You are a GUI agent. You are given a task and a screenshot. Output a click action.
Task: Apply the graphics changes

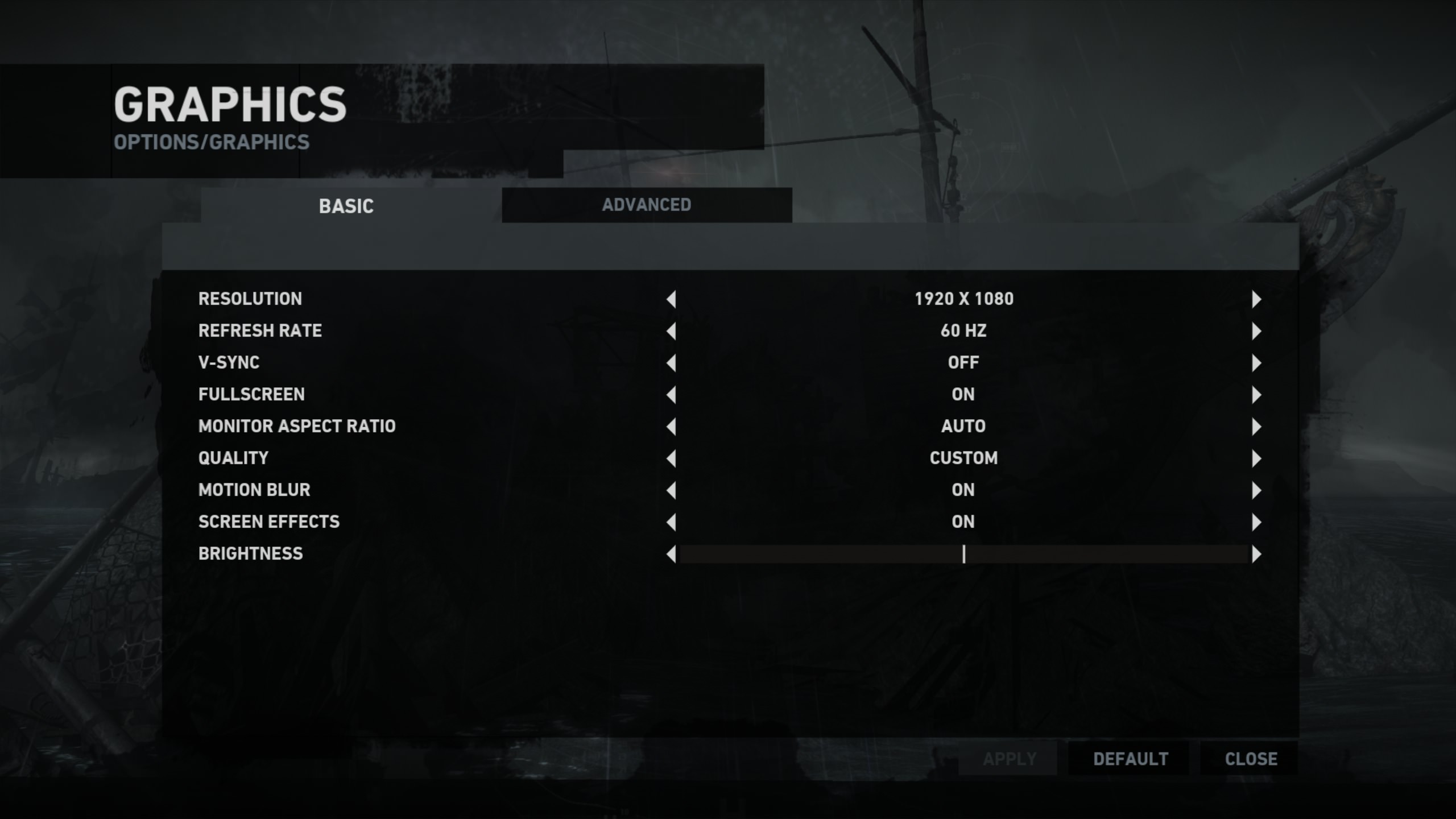pyautogui.click(x=1010, y=759)
